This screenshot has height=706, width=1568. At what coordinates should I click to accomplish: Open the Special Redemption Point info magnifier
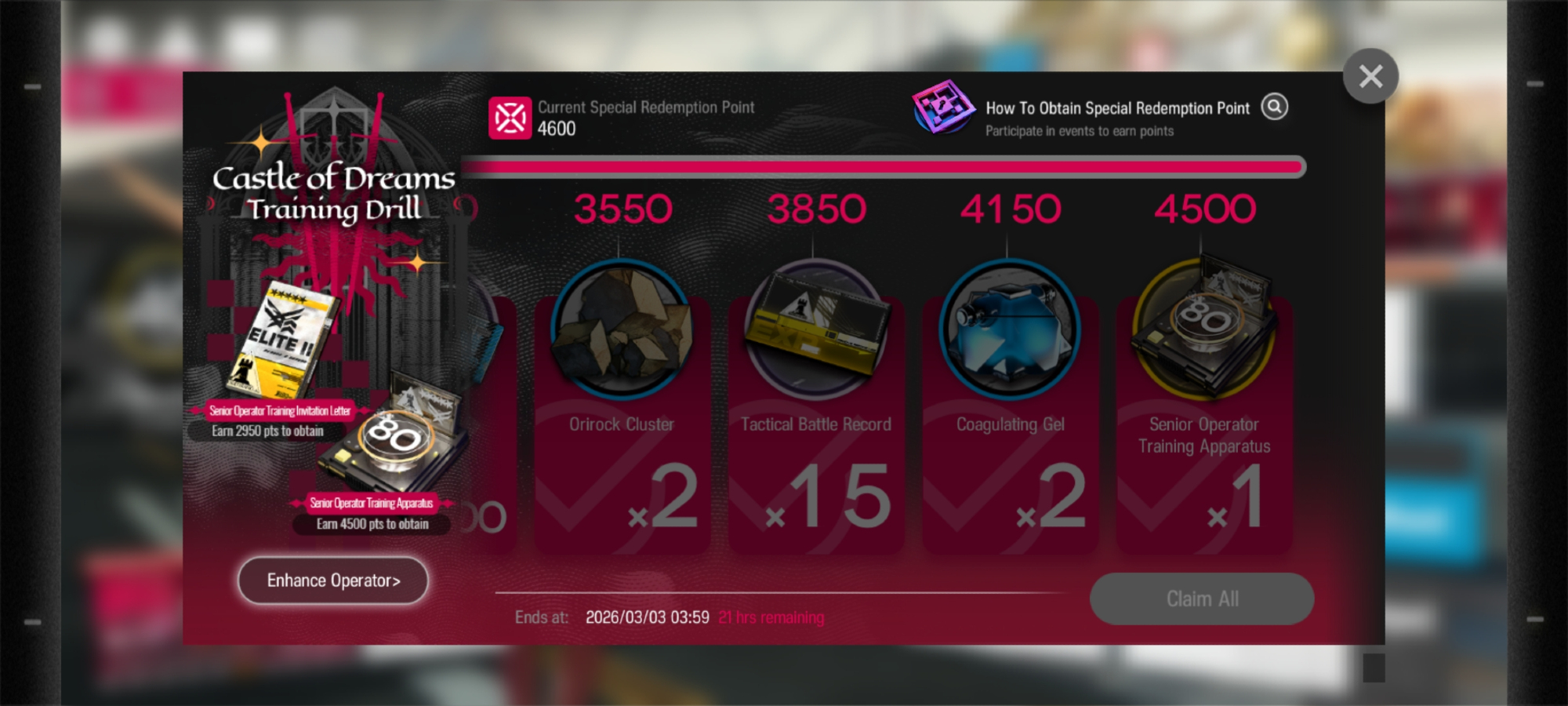pos(1275,107)
